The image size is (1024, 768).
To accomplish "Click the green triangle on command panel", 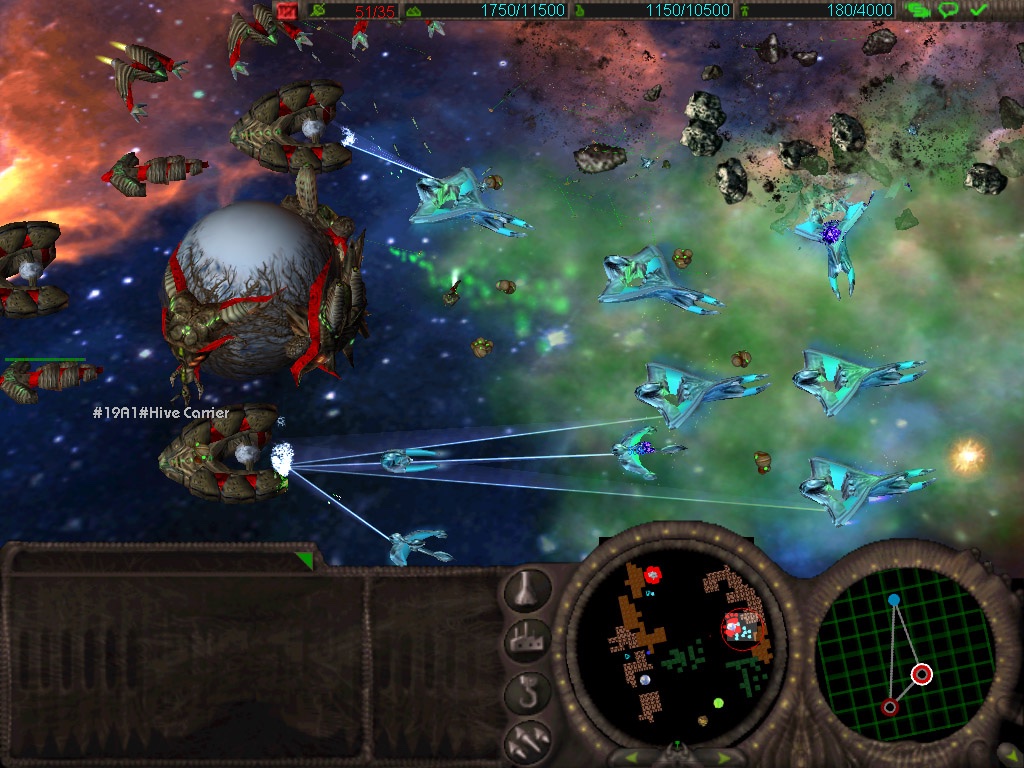I will point(303,560).
